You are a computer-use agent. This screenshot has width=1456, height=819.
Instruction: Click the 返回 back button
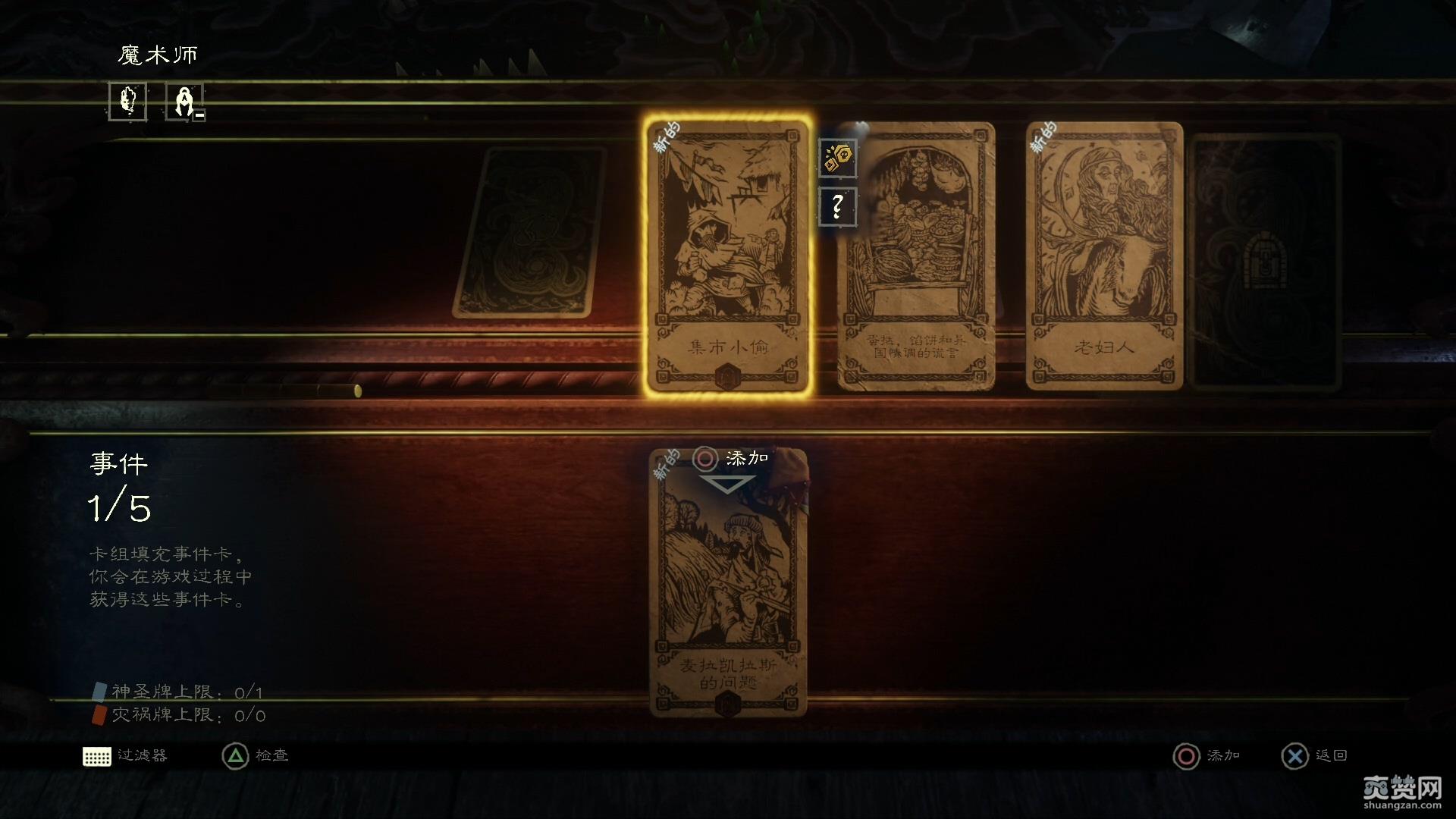(1294, 755)
